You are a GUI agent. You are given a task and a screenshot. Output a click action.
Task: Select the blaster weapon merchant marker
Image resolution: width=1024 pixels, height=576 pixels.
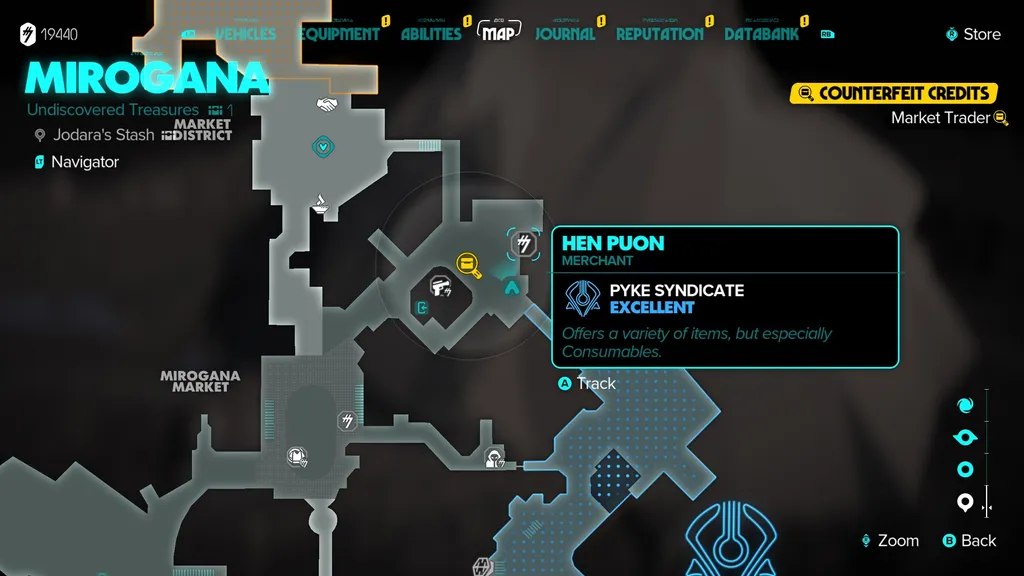(x=439, y=287)
